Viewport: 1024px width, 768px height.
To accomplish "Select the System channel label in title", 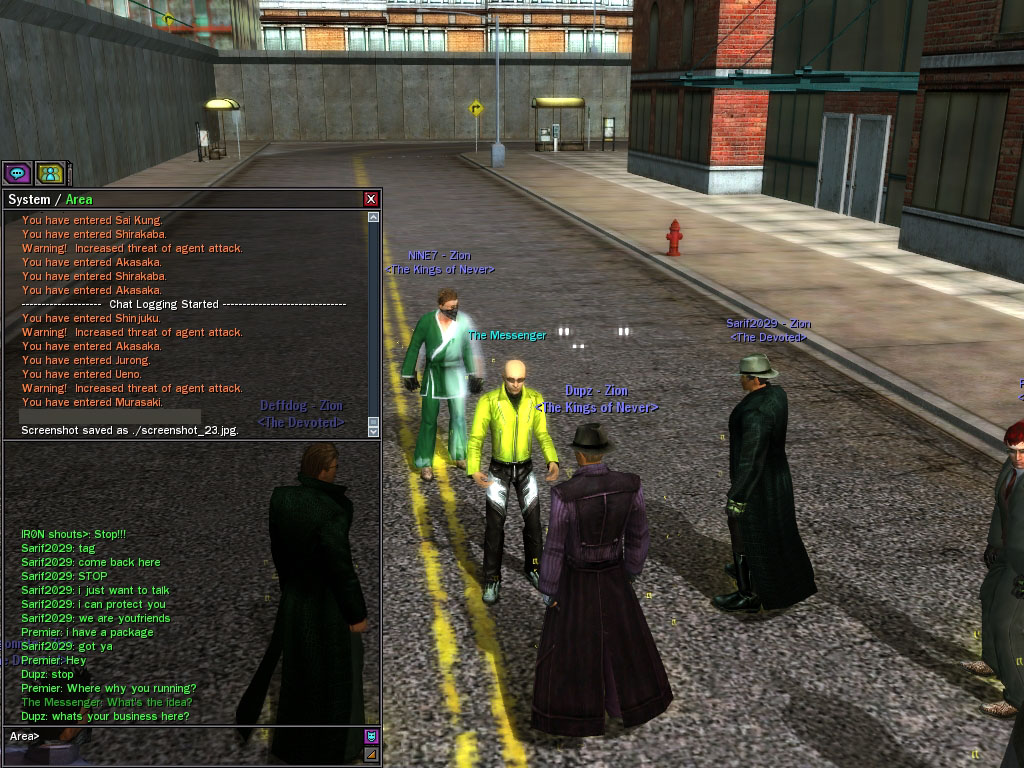I will coord(29,200).
